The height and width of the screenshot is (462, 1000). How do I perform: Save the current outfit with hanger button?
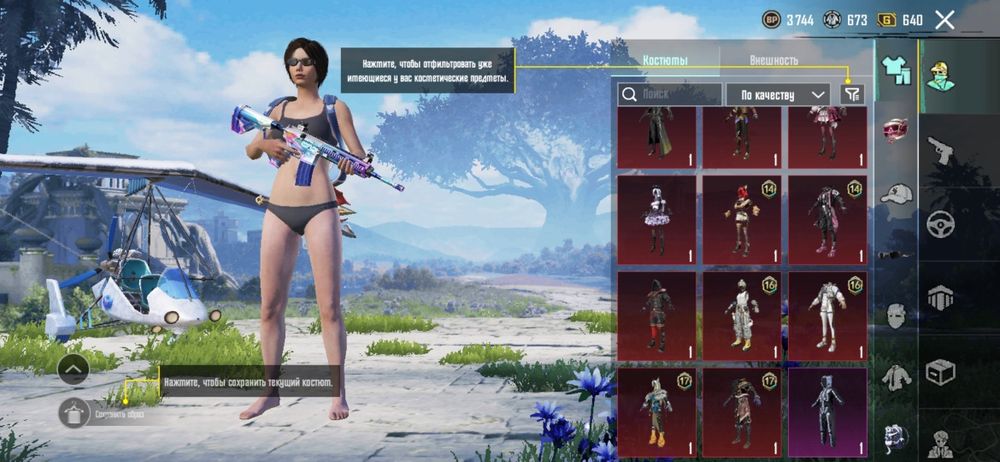point(74,412)
